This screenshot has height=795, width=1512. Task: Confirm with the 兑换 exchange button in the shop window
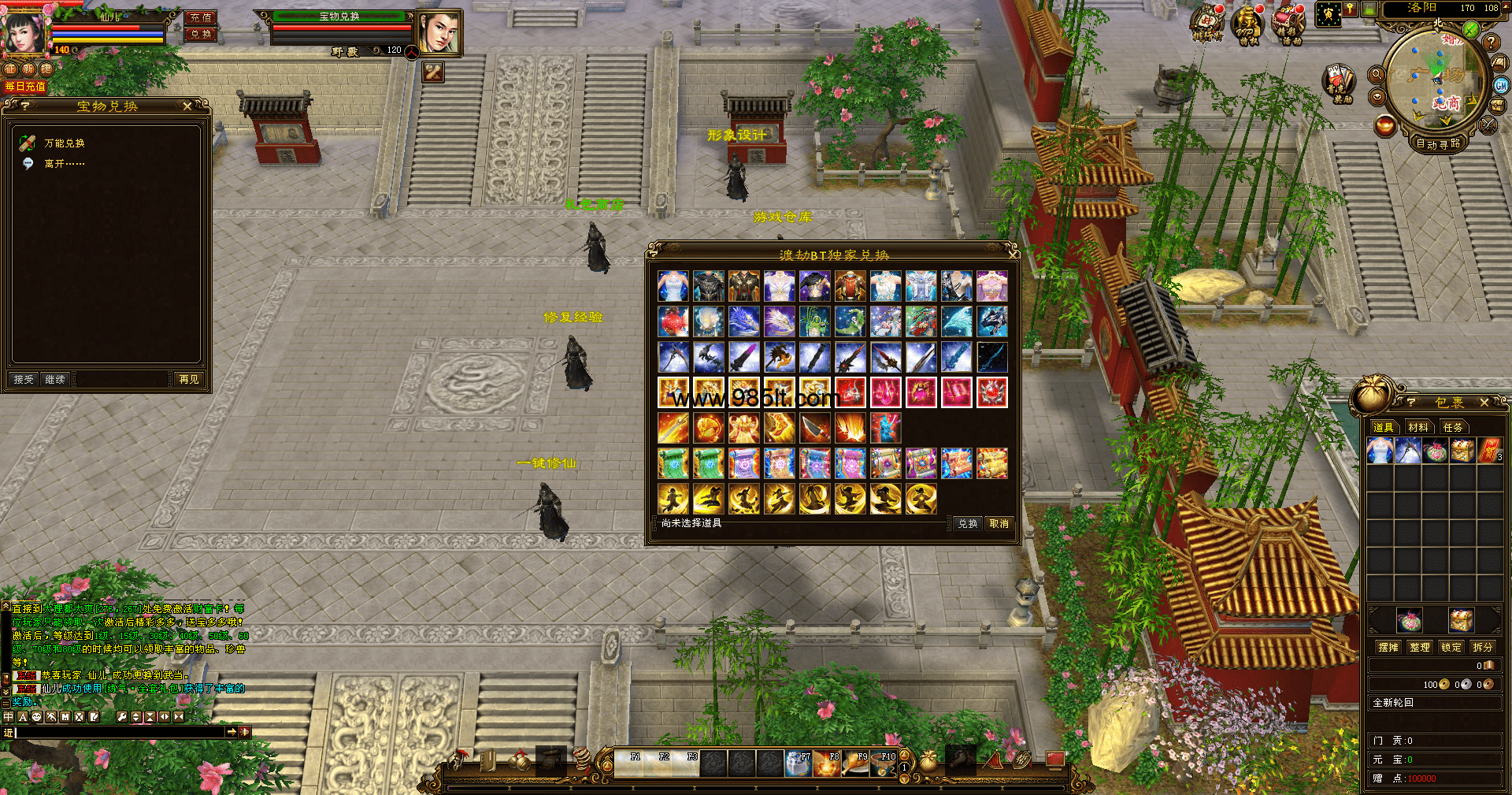click(x=967, y=524)
